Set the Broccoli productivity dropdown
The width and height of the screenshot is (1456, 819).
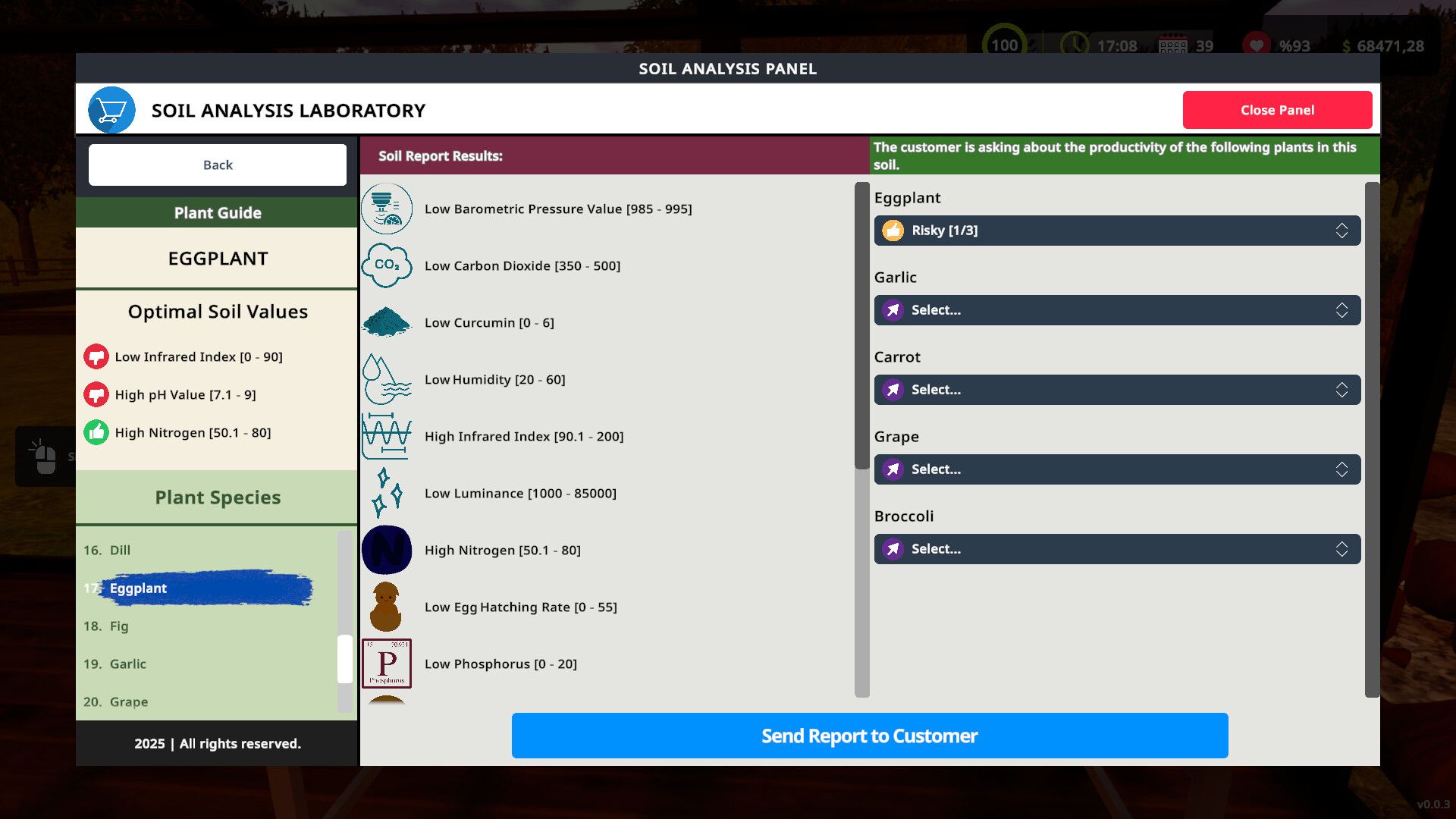[1116, 549]
